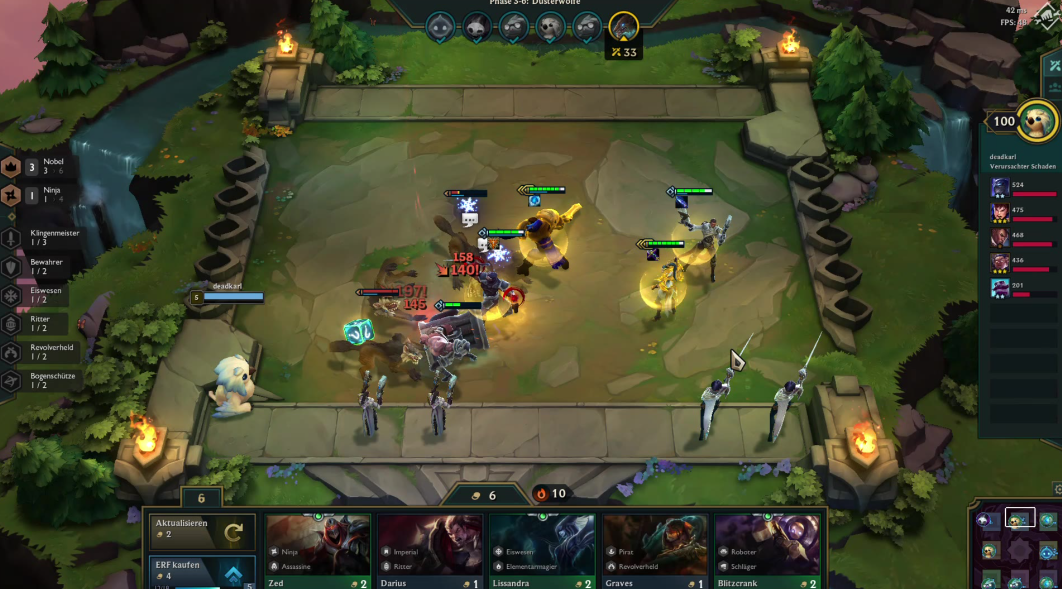Buy experience with ERF kaufen
The height and width of the screenshot is (589, 1062).
pos(202,572)
